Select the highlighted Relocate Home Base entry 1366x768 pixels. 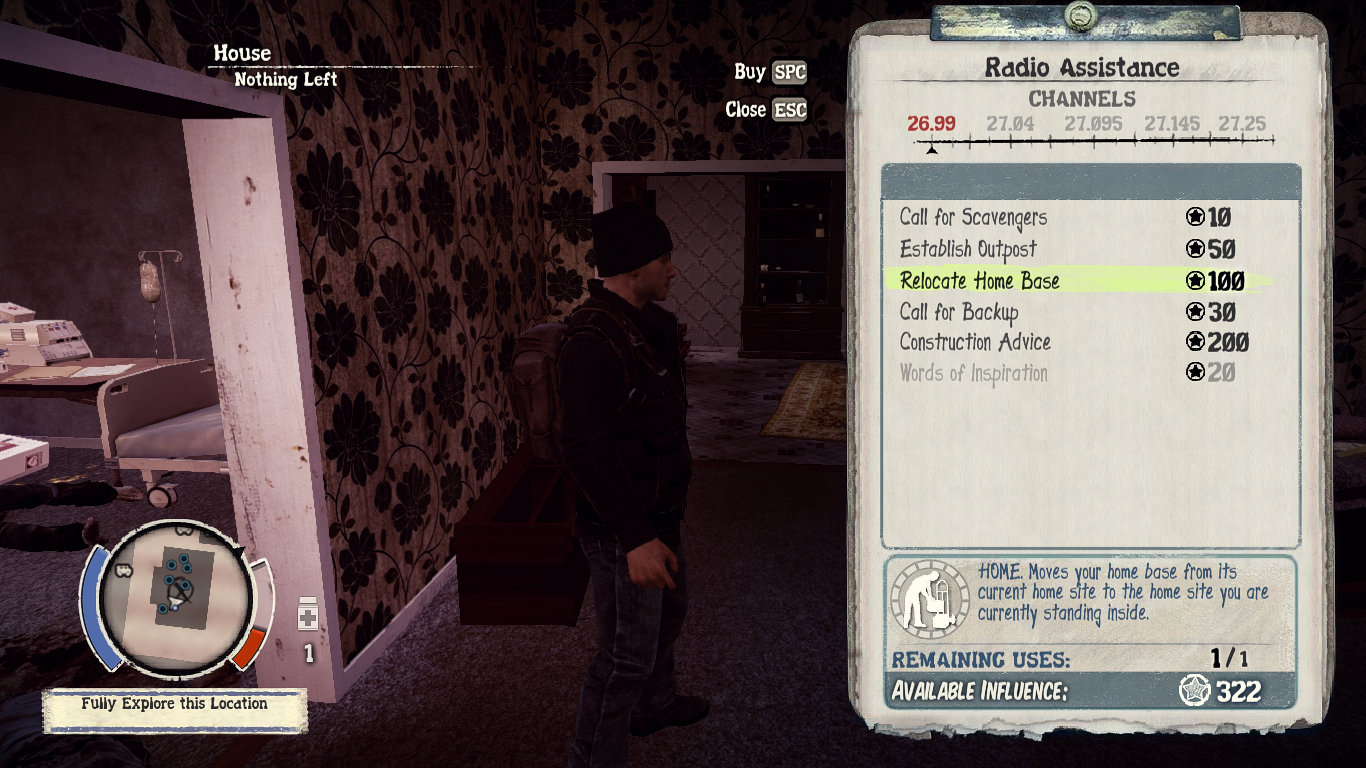(979, 281)
